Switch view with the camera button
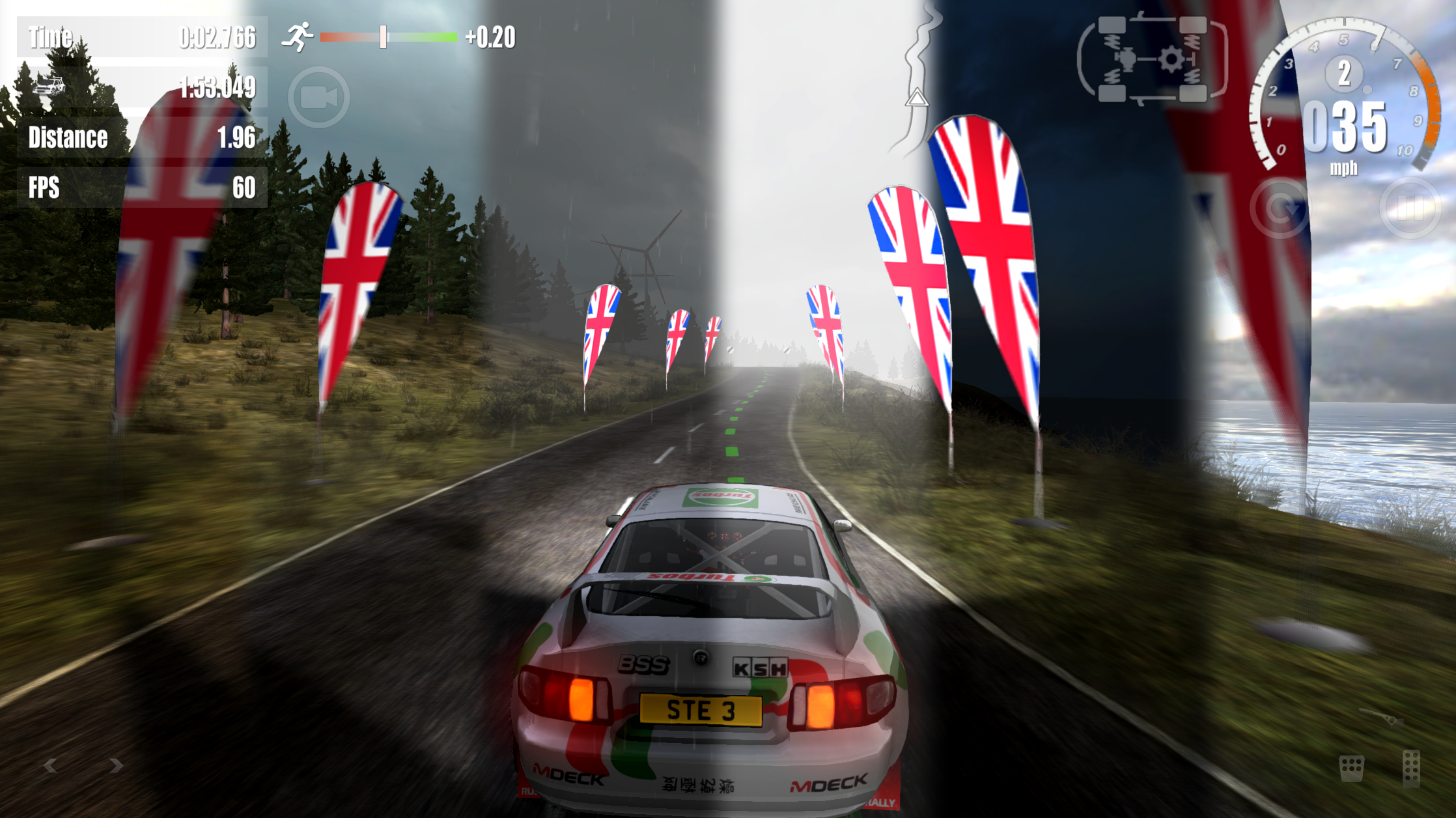Screen dimensions: 1456x818 318,98
